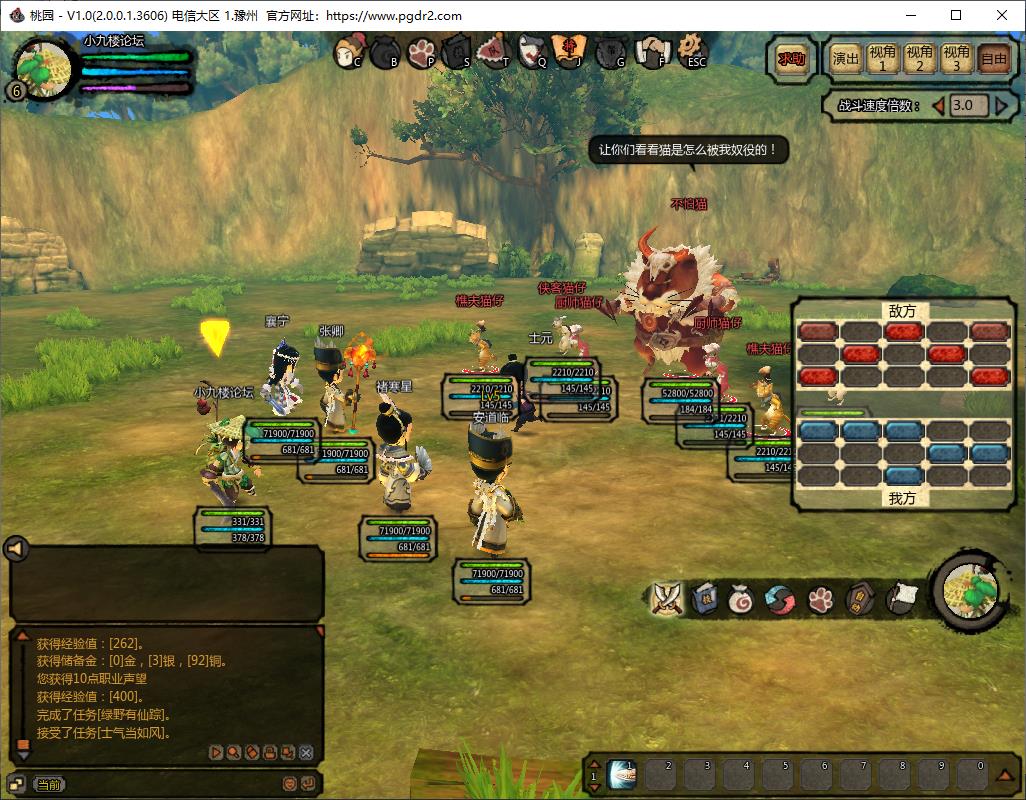Viewport: 1026px width, 800px height.
Task: Decrease battle speed with the left arrow
Action: (x=938, y=105)
